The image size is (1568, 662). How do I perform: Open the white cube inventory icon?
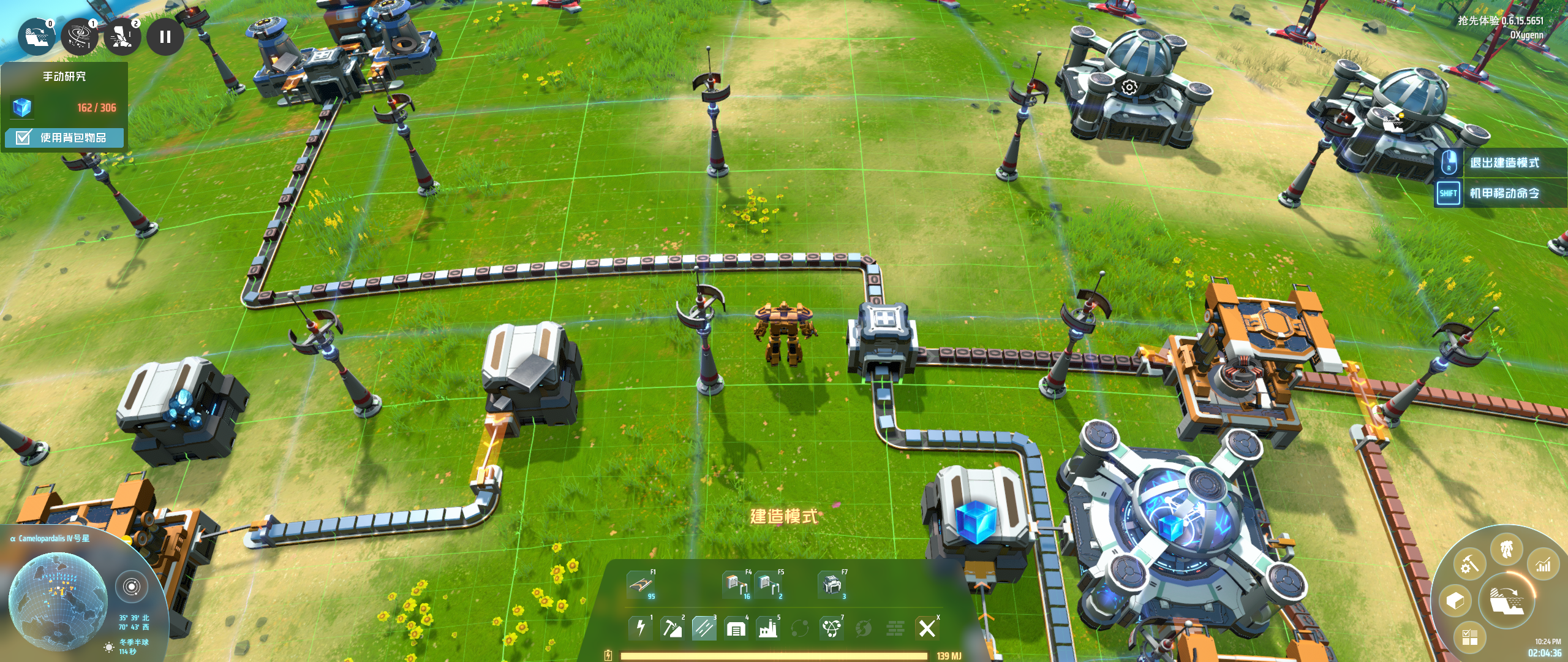(1455, 601)
